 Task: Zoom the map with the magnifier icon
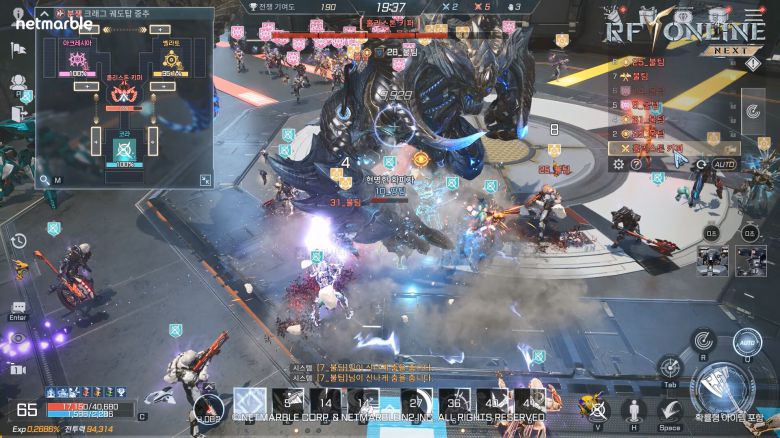tap(45, 179)
